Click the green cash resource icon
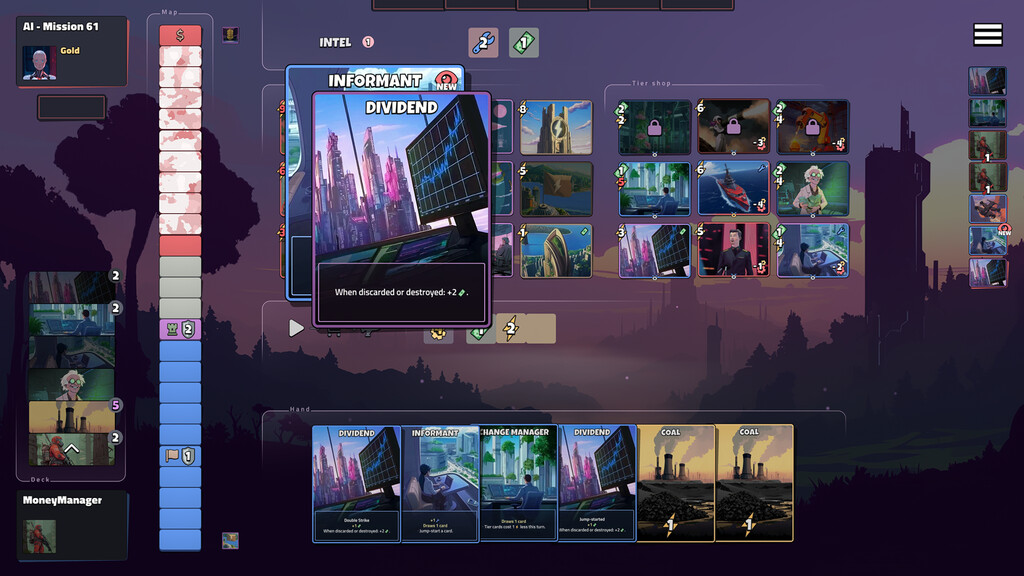Image resolution: width=1024 pixels, height=576 pixels. 524,42
